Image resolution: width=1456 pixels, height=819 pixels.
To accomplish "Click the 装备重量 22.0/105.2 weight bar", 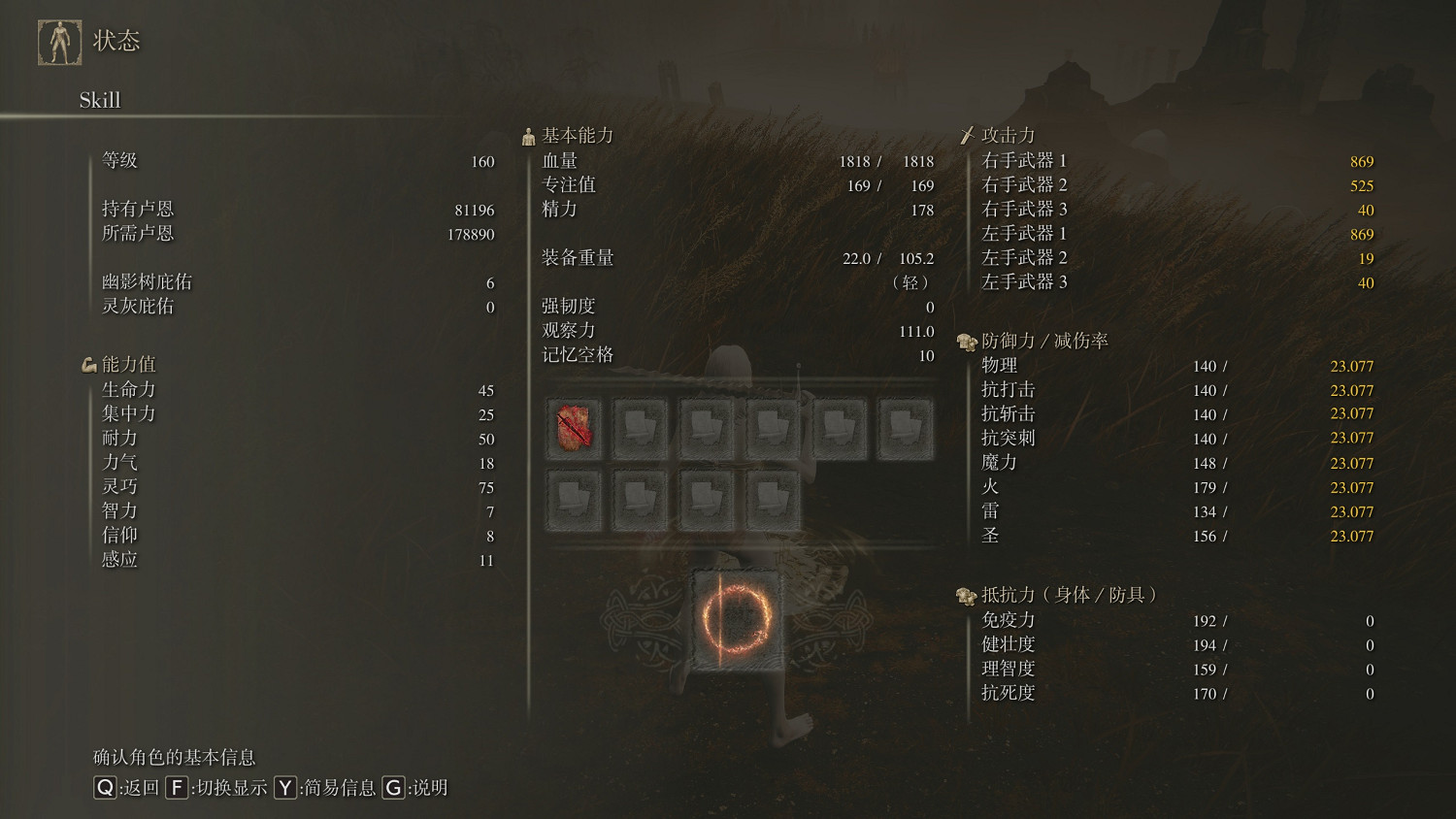I will 874,258.
